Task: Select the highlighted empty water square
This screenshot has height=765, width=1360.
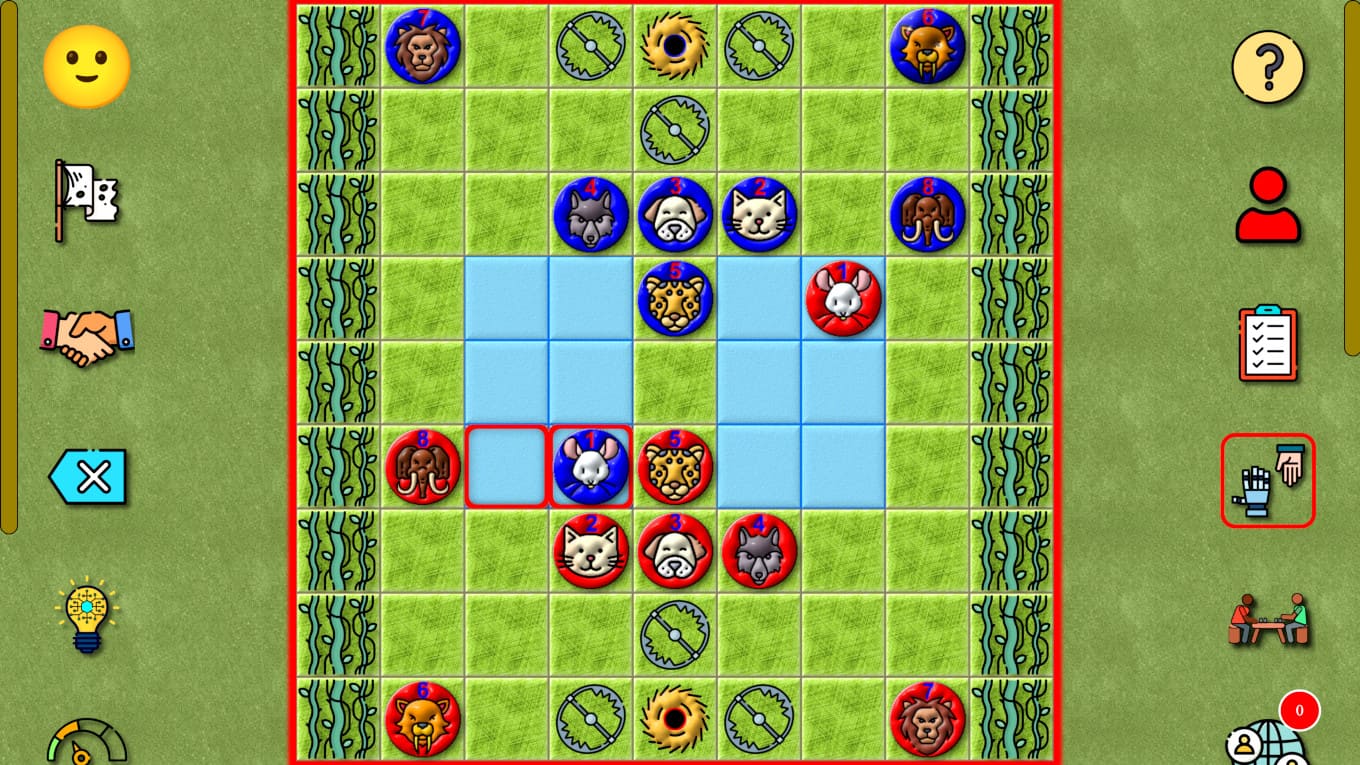Action: point(507,467)
